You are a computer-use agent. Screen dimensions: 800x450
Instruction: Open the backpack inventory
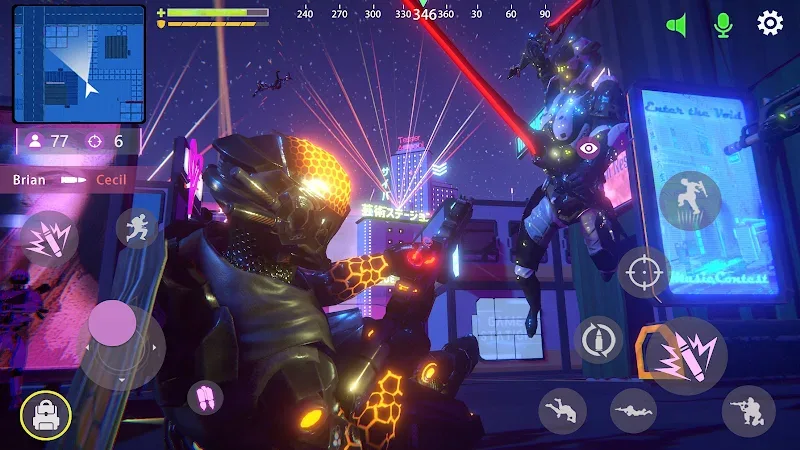click(45, 415)
